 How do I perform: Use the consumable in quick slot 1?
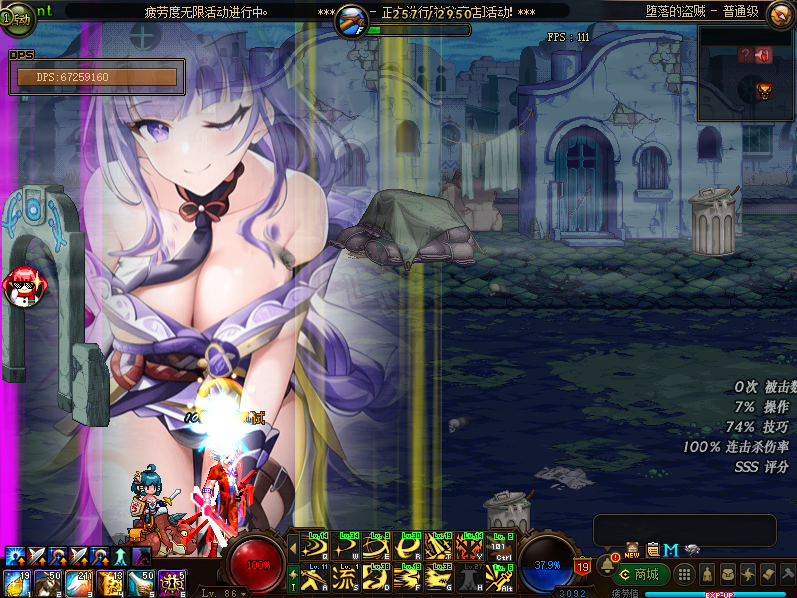(x=17, y=583)
